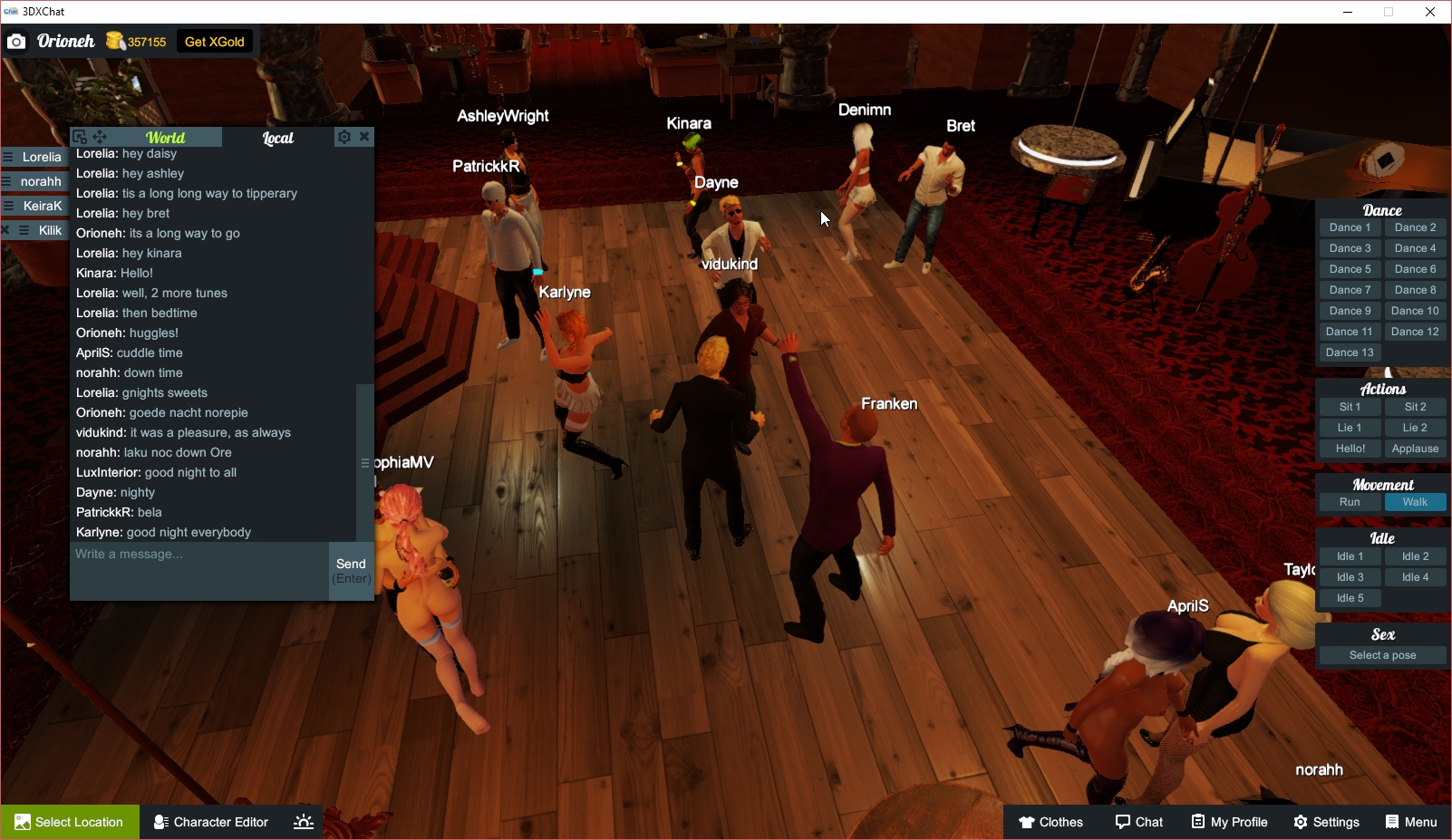This screenshot has height=840, width=1452.
Task: Switch to the World chat tab
Action: click(167, 137)
